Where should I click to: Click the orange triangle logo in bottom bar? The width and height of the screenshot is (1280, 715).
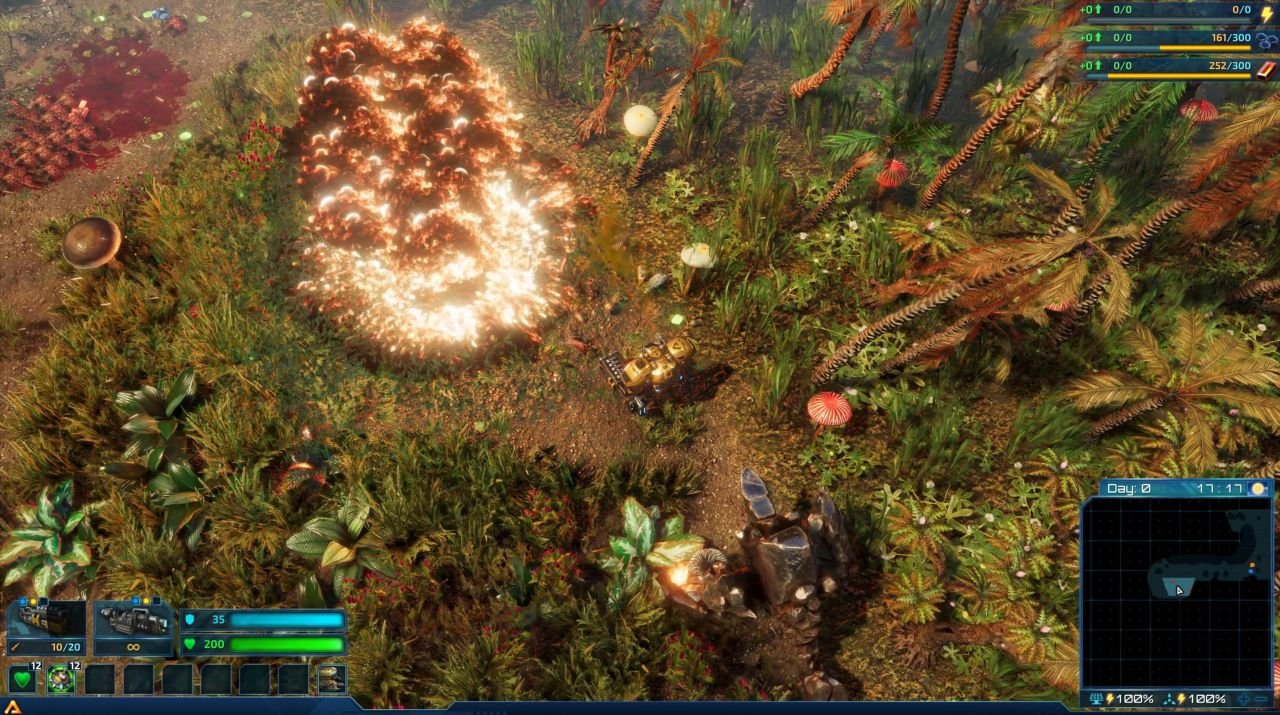click(12, 707)
